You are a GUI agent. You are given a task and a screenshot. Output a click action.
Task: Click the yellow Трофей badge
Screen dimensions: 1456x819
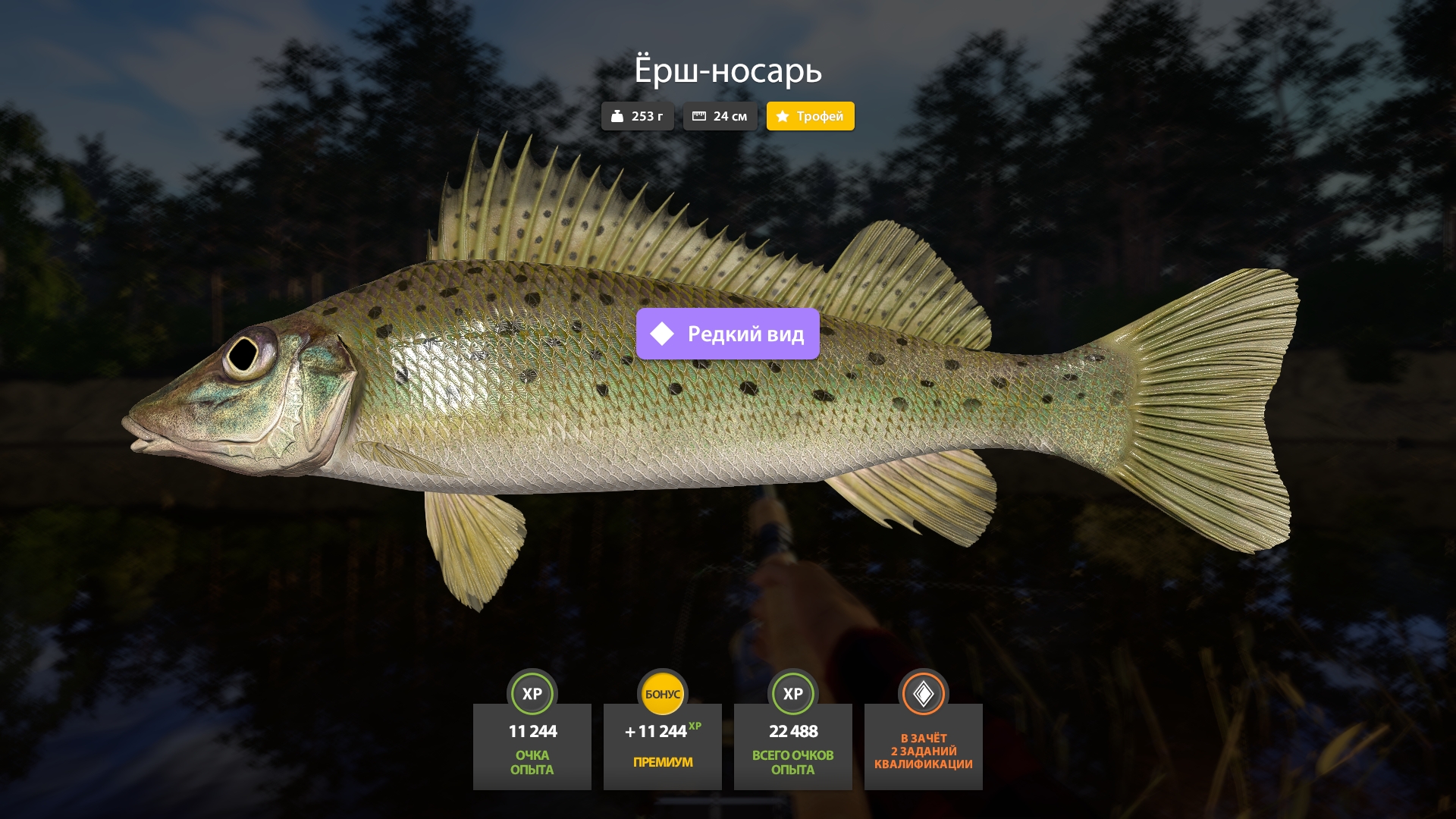click(810, 116)
